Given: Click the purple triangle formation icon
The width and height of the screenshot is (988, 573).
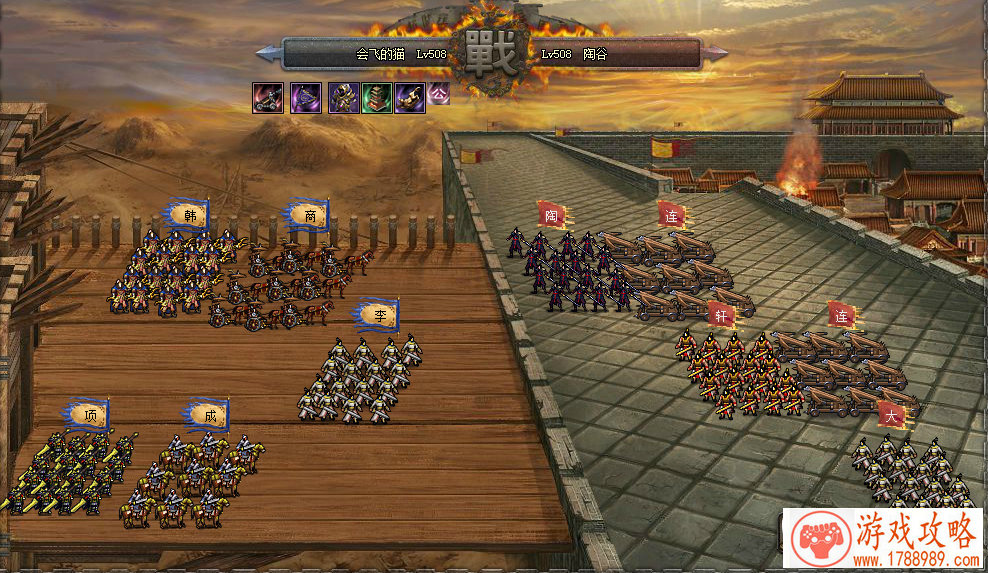Looking at the screenshot, I should point(305,98).
